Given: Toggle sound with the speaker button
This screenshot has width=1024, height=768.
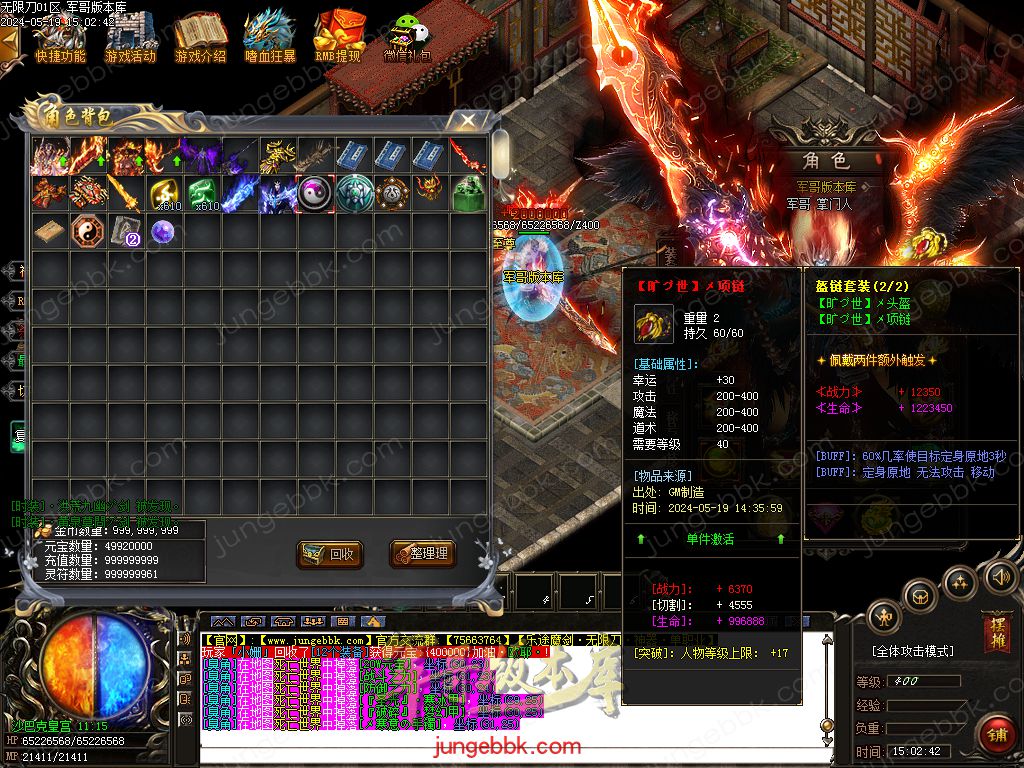Looking at the screenshot, I should pyautogui.click(x=999, y=576).
